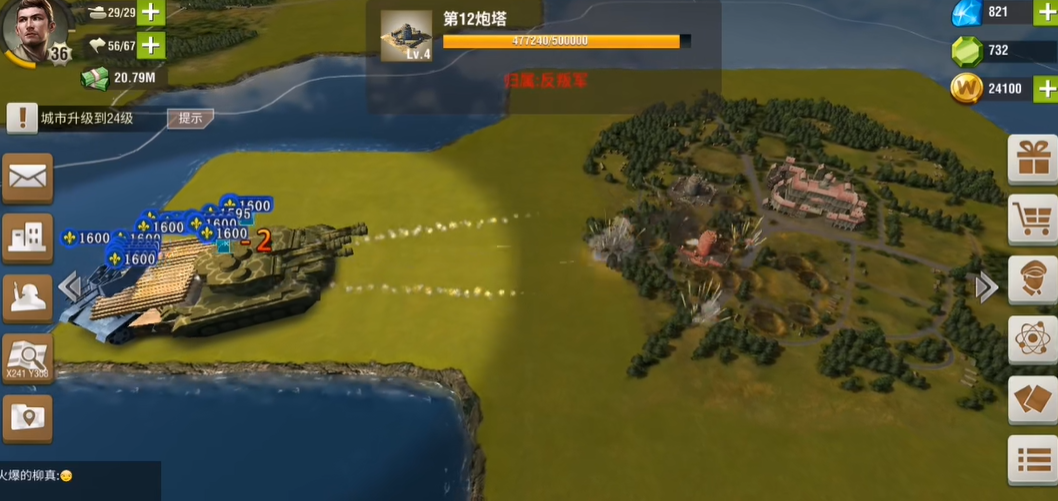Image resolution: width=1058 pixels, height=501 pixels.
Task: Click the left-pointing arrow on the left edge
Action: [x=68, y=287]
